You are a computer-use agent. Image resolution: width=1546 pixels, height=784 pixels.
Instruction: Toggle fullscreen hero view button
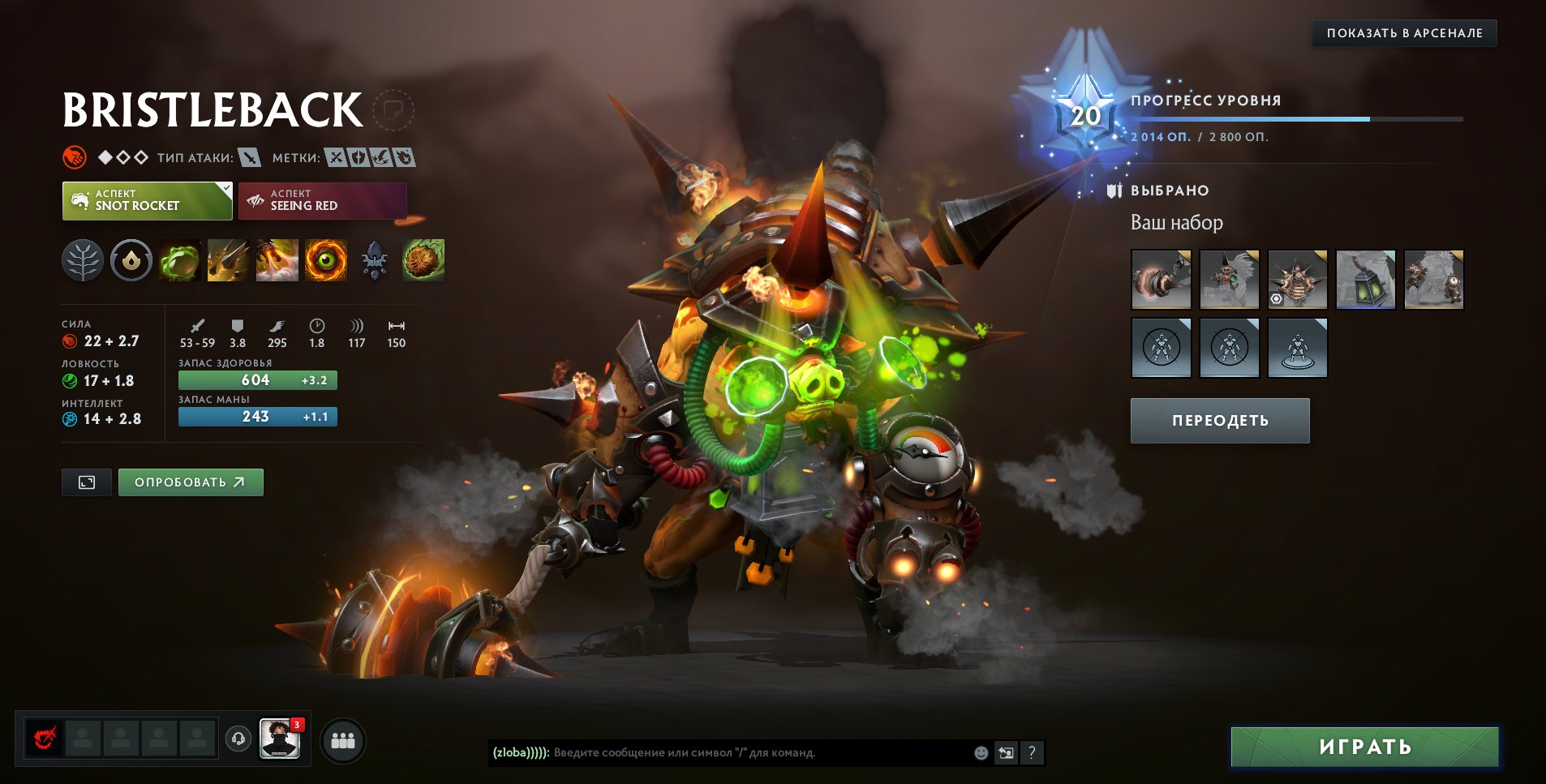click(87, 482)
